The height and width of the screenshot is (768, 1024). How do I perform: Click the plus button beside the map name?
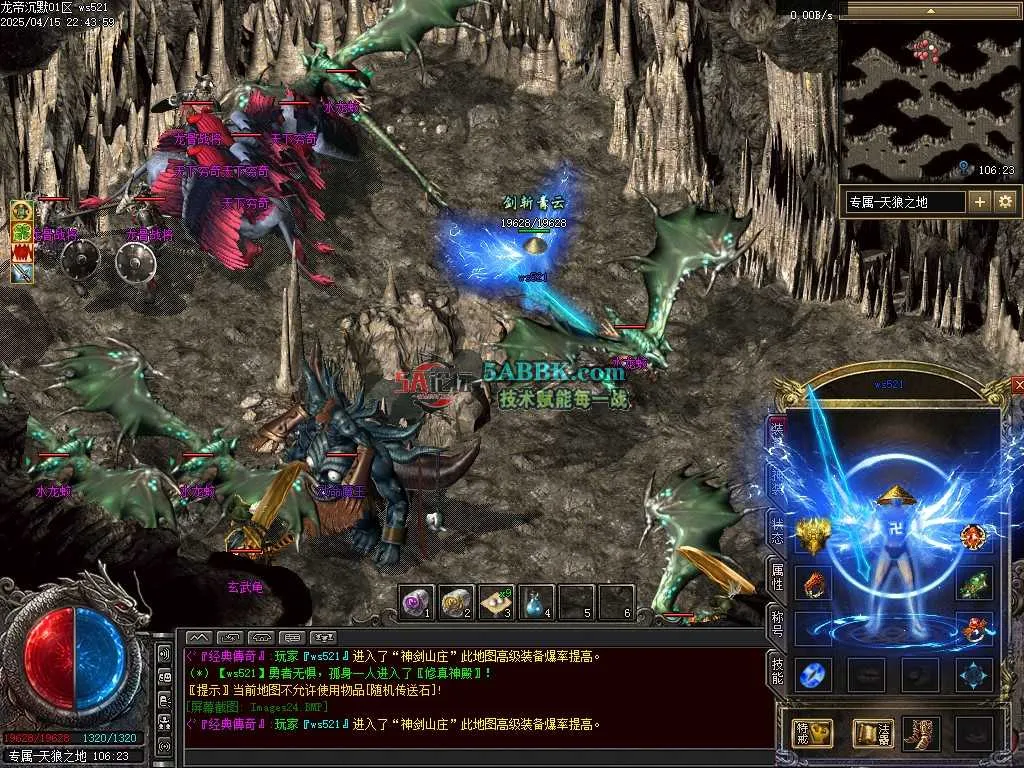click(979, 202)
